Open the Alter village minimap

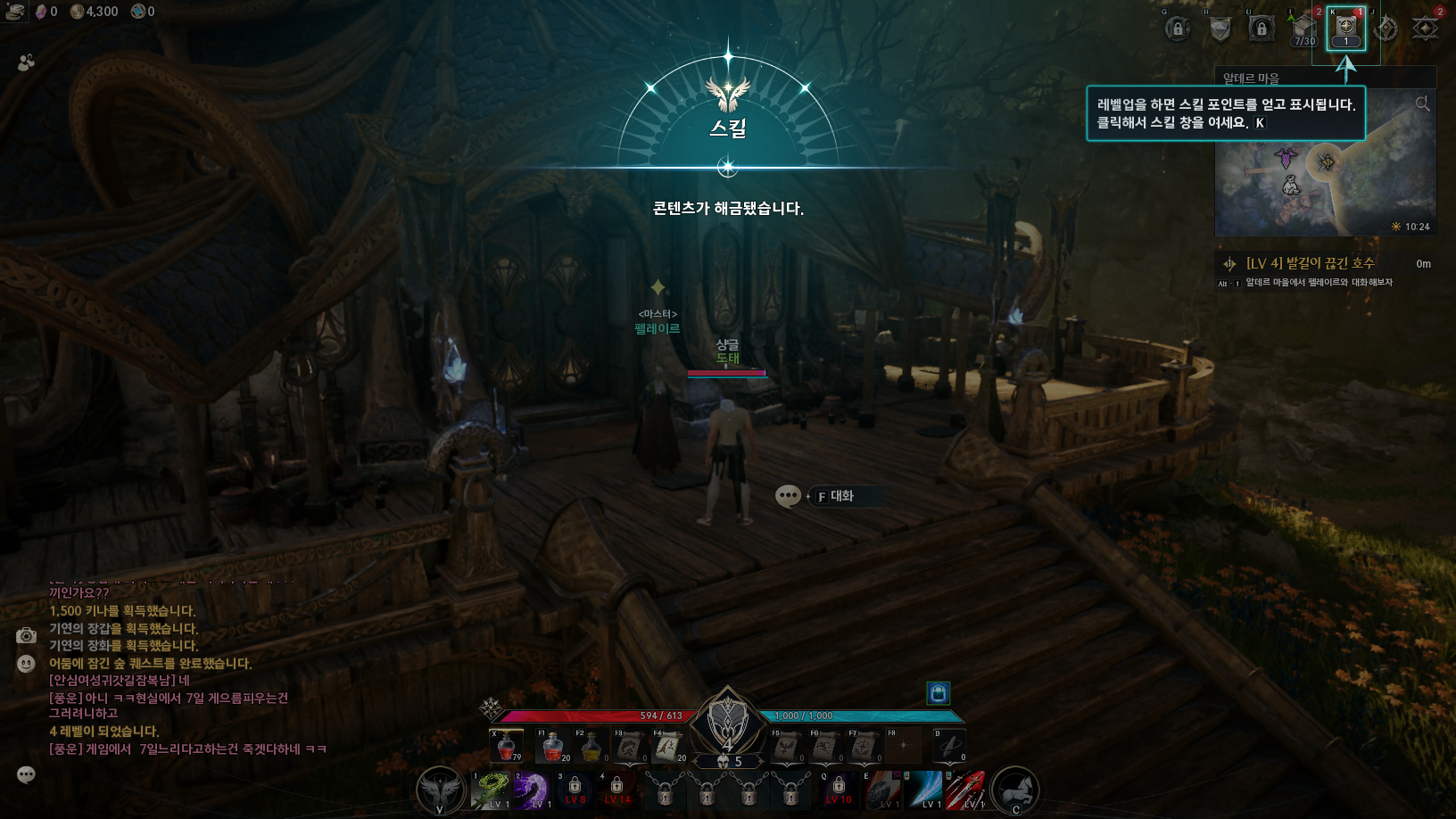(x=1325, y=178)
